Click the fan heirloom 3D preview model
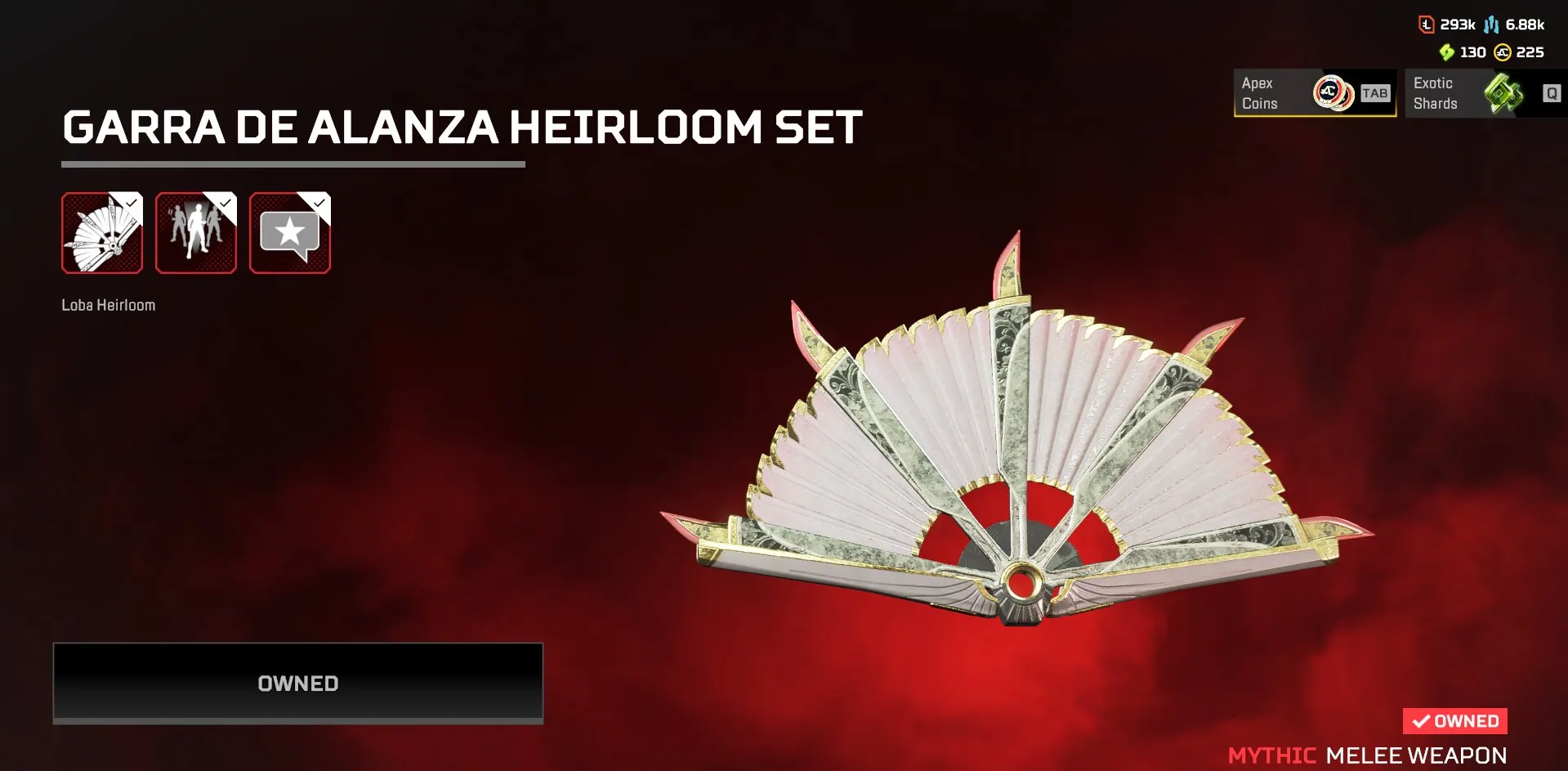 (x=1013, y=458)
